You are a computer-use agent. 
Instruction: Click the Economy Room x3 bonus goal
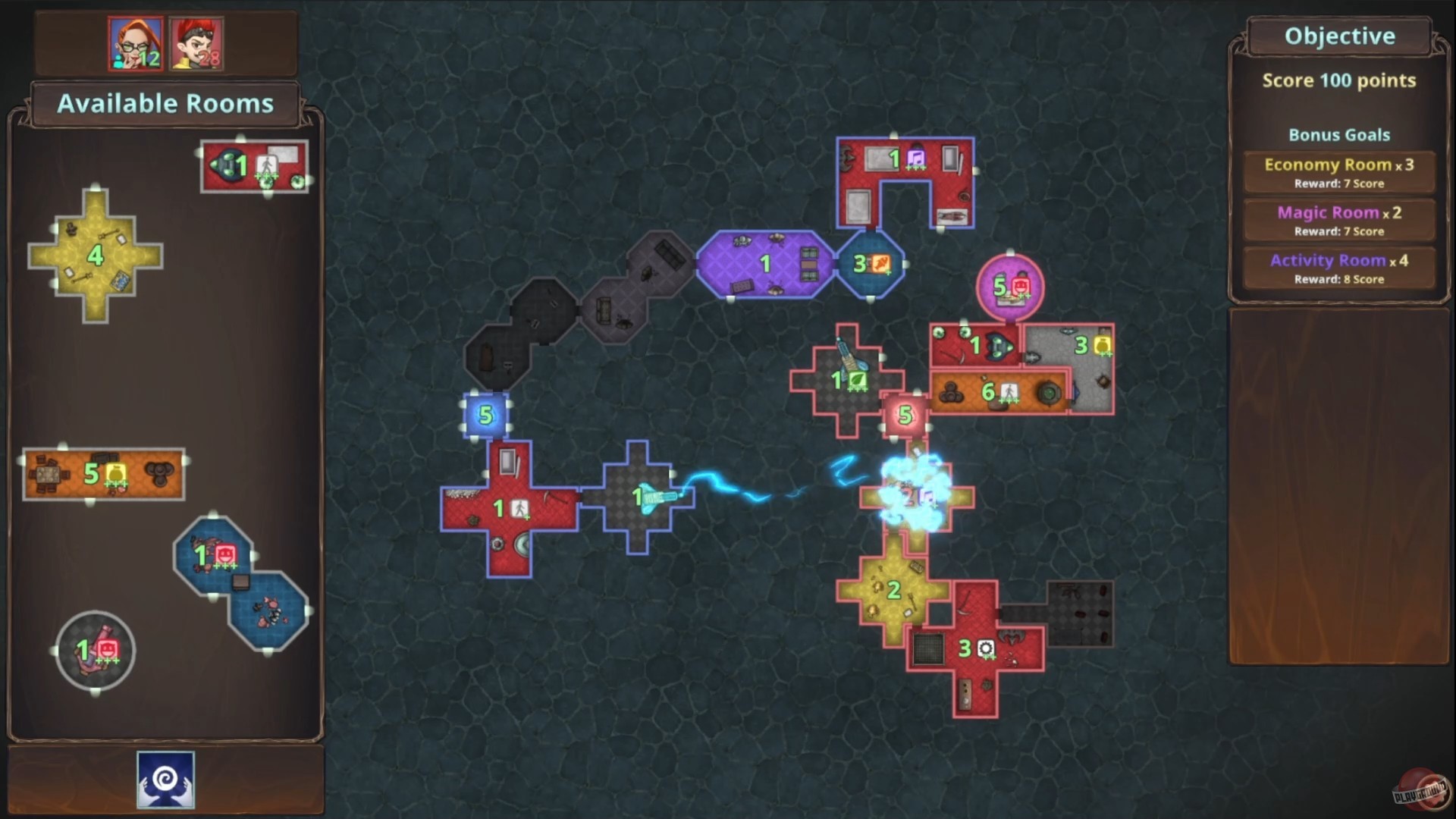click(x=1338, y=171)
